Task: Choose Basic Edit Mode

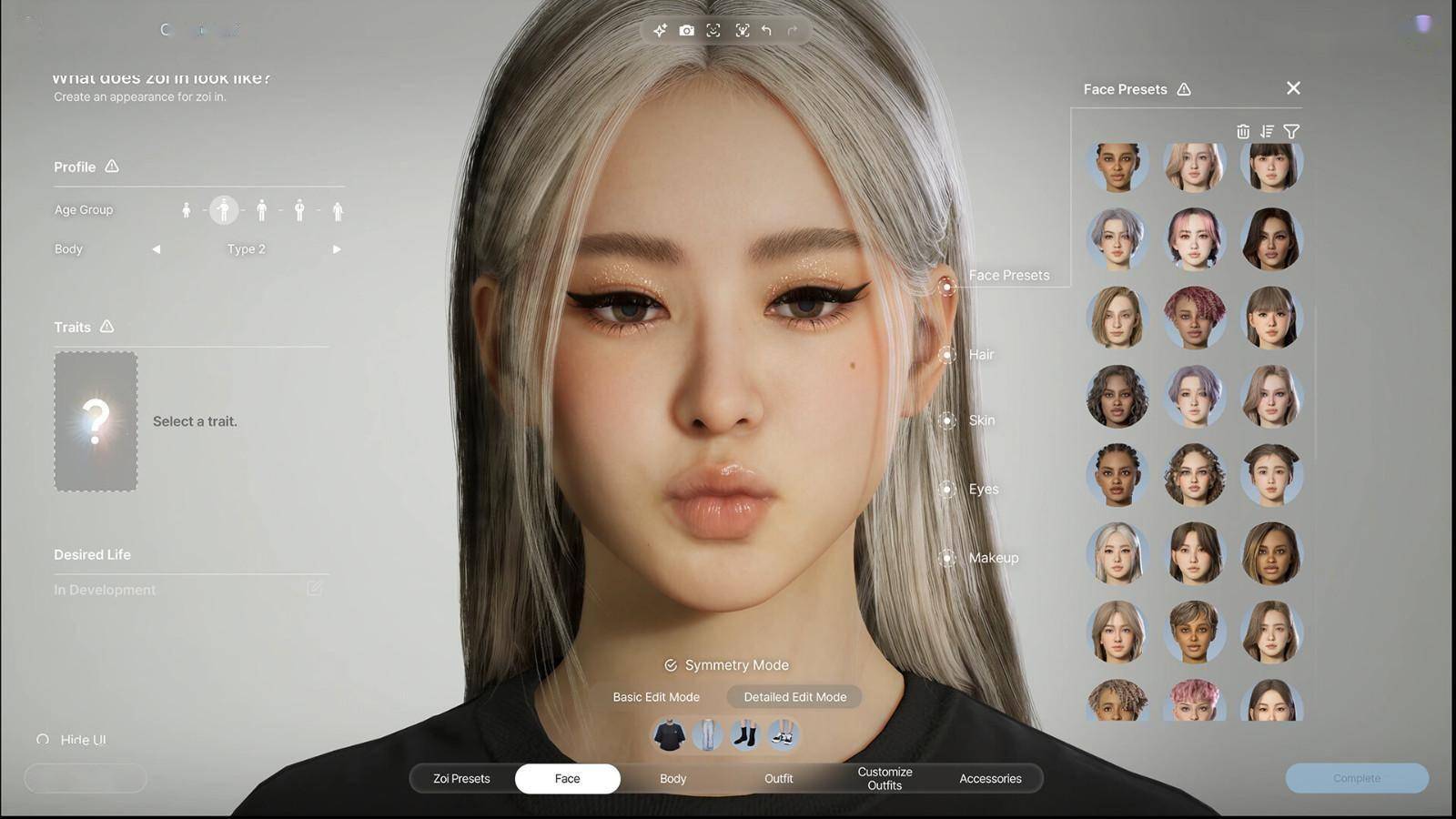Action: click(656, 697)
